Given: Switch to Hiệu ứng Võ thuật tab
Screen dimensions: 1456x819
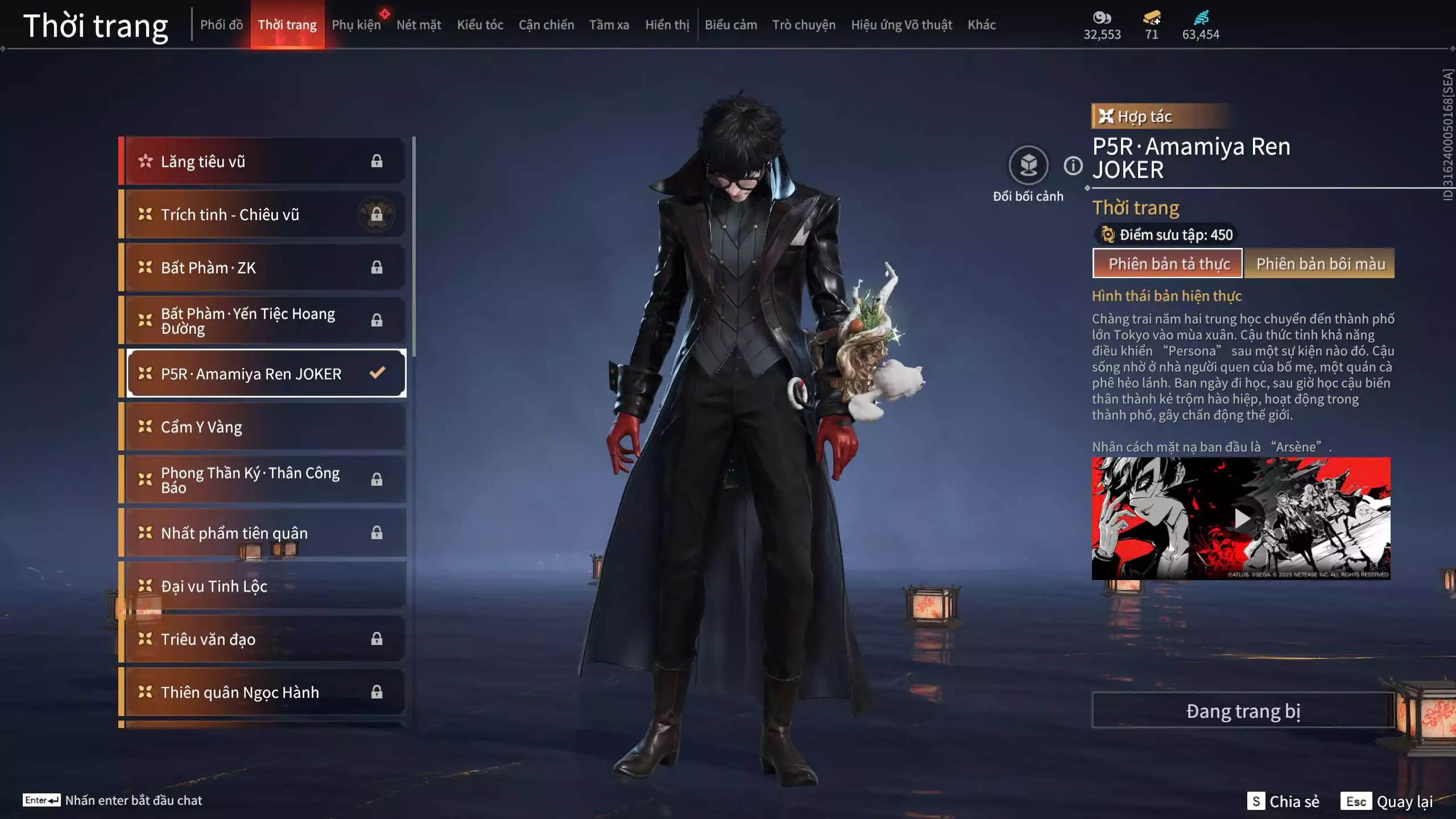Looking at the screenshot, I should coord(901,25).
